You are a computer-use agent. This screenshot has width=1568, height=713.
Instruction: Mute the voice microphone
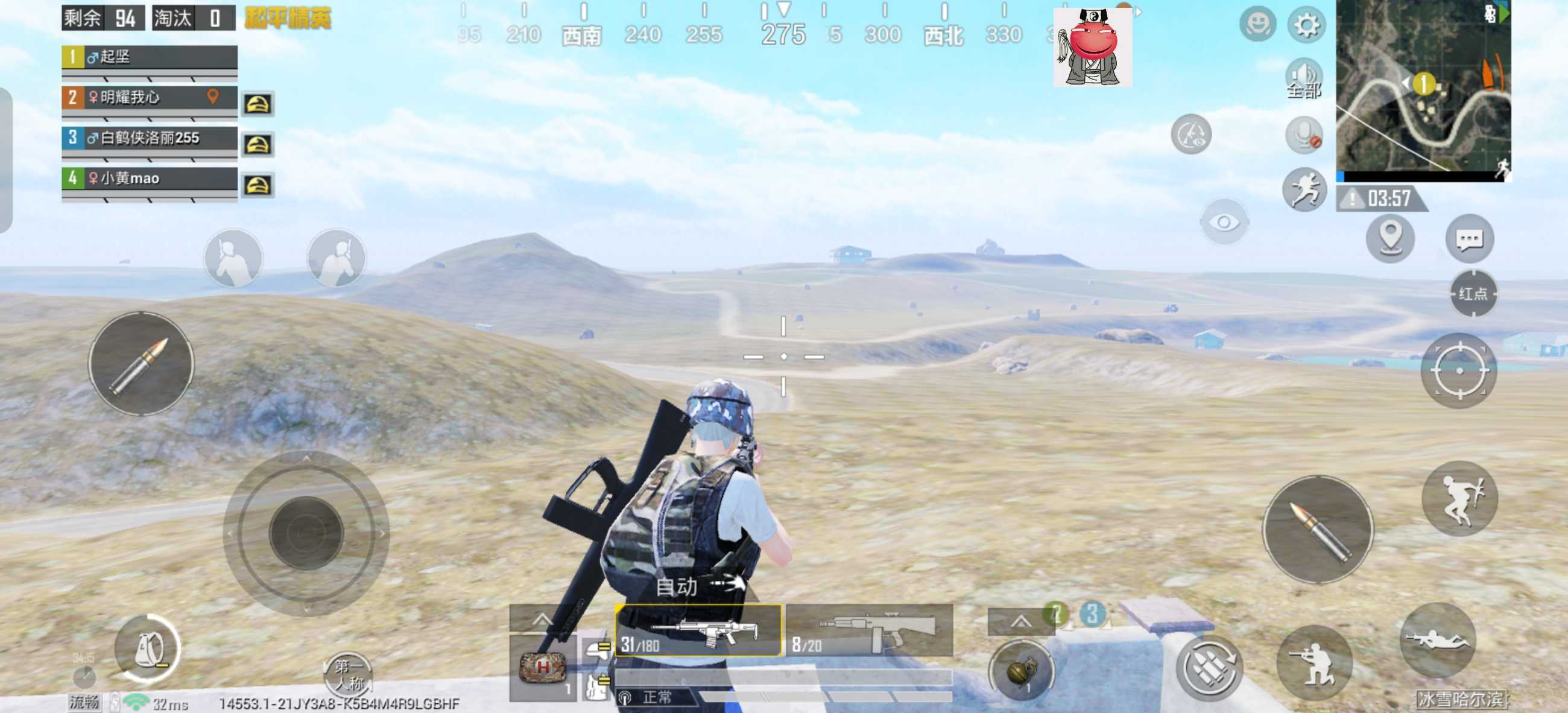(x=1304, y=135)
